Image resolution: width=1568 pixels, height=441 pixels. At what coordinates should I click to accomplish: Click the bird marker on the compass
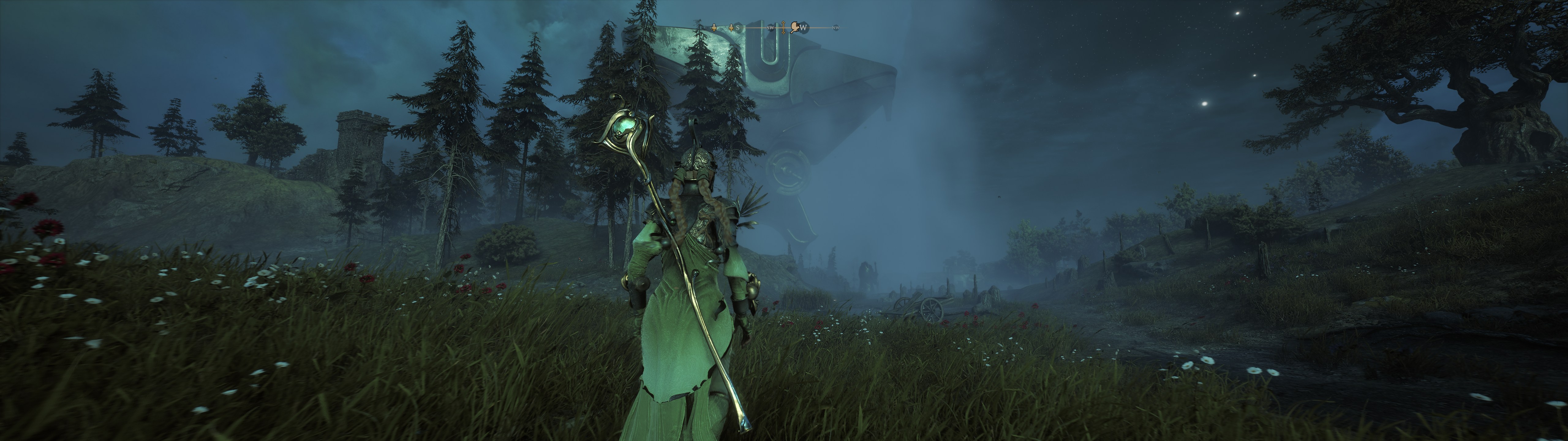[x=794, y=27]
